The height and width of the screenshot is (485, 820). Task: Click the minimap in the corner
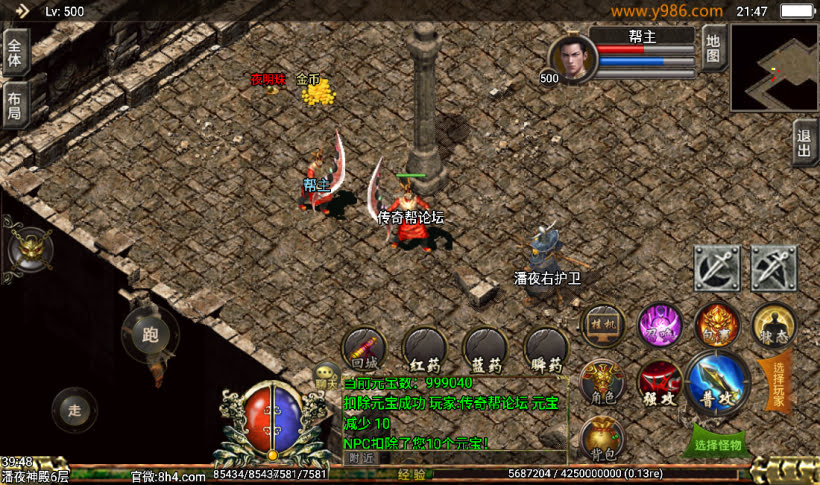click(774, 67)
